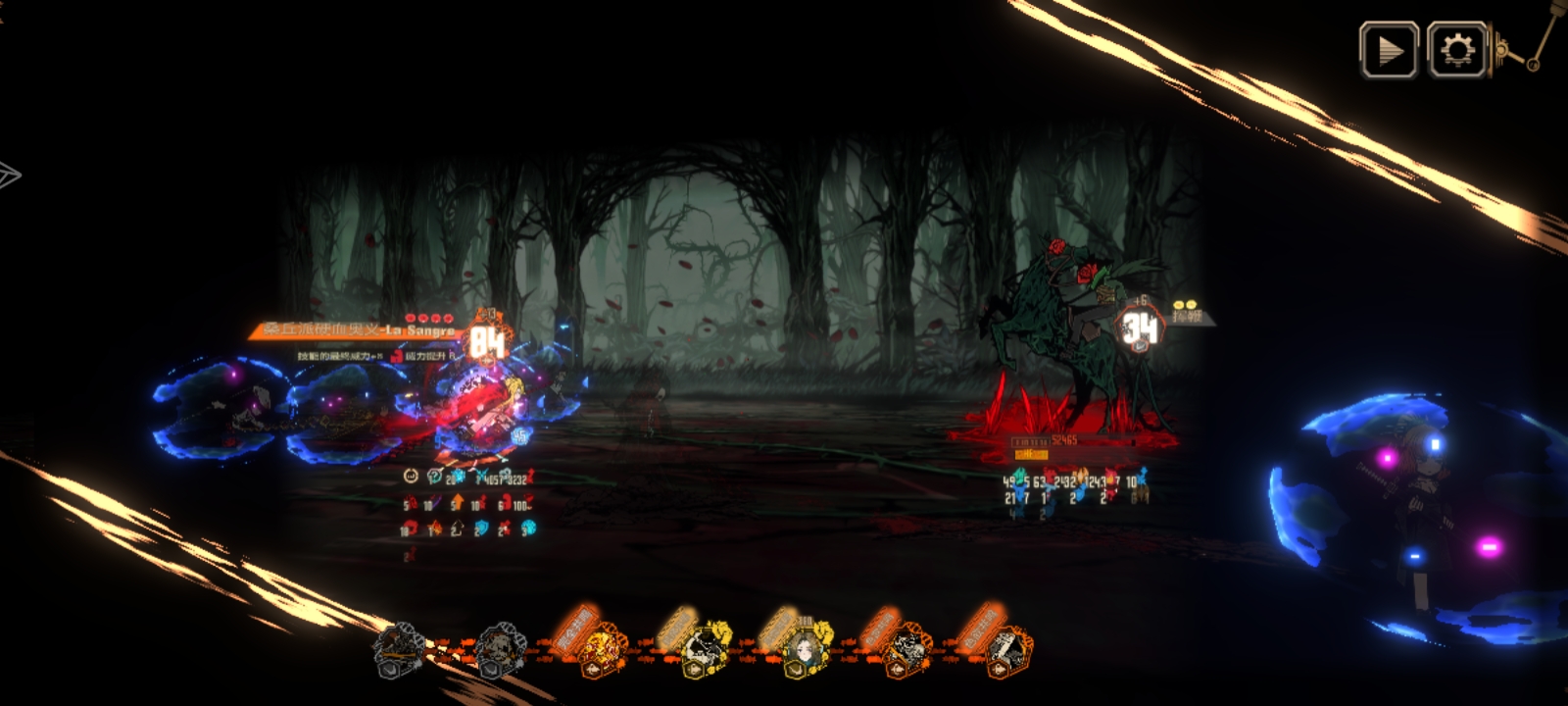Click the play speed arrow button
Viewport: 1568px width, 706px height.
[x=1389, y=50]
